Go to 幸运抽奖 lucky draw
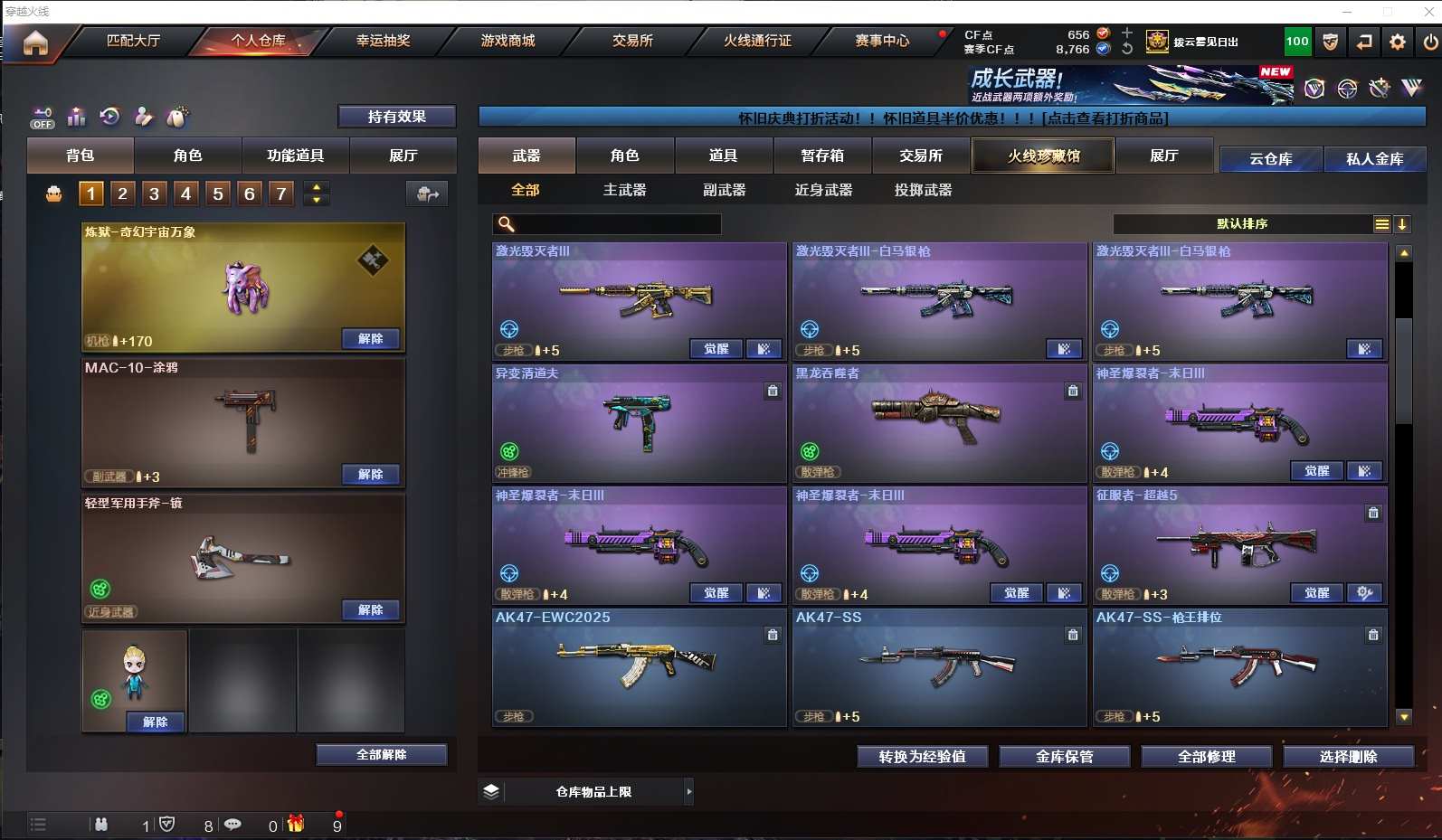The width and height of the screenshot is (1442, 840). pyautogui.click(x=383, y=41)
